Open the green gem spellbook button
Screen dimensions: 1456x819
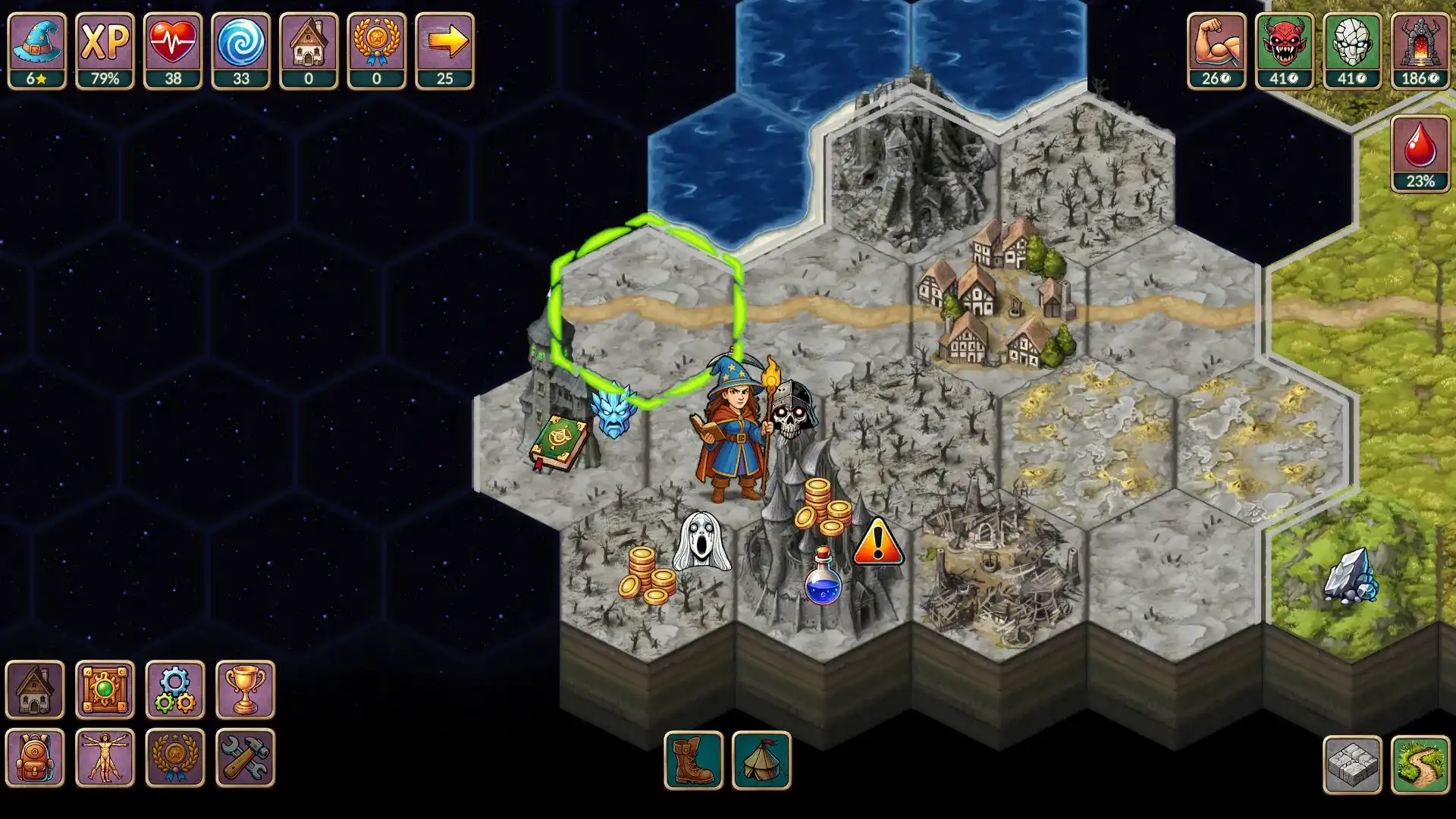coord(105,689)
